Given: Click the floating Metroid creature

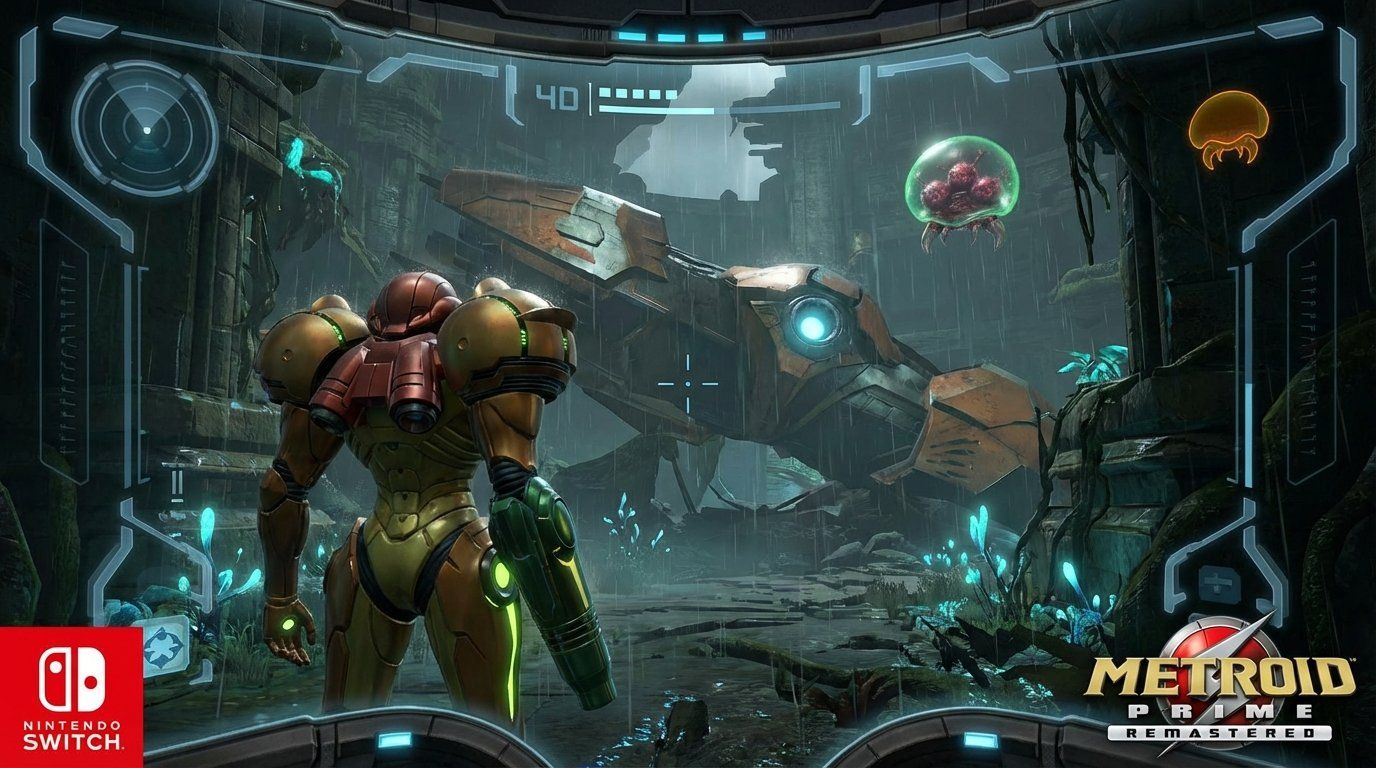Looking at the screenshot, I should pos(963,188).
